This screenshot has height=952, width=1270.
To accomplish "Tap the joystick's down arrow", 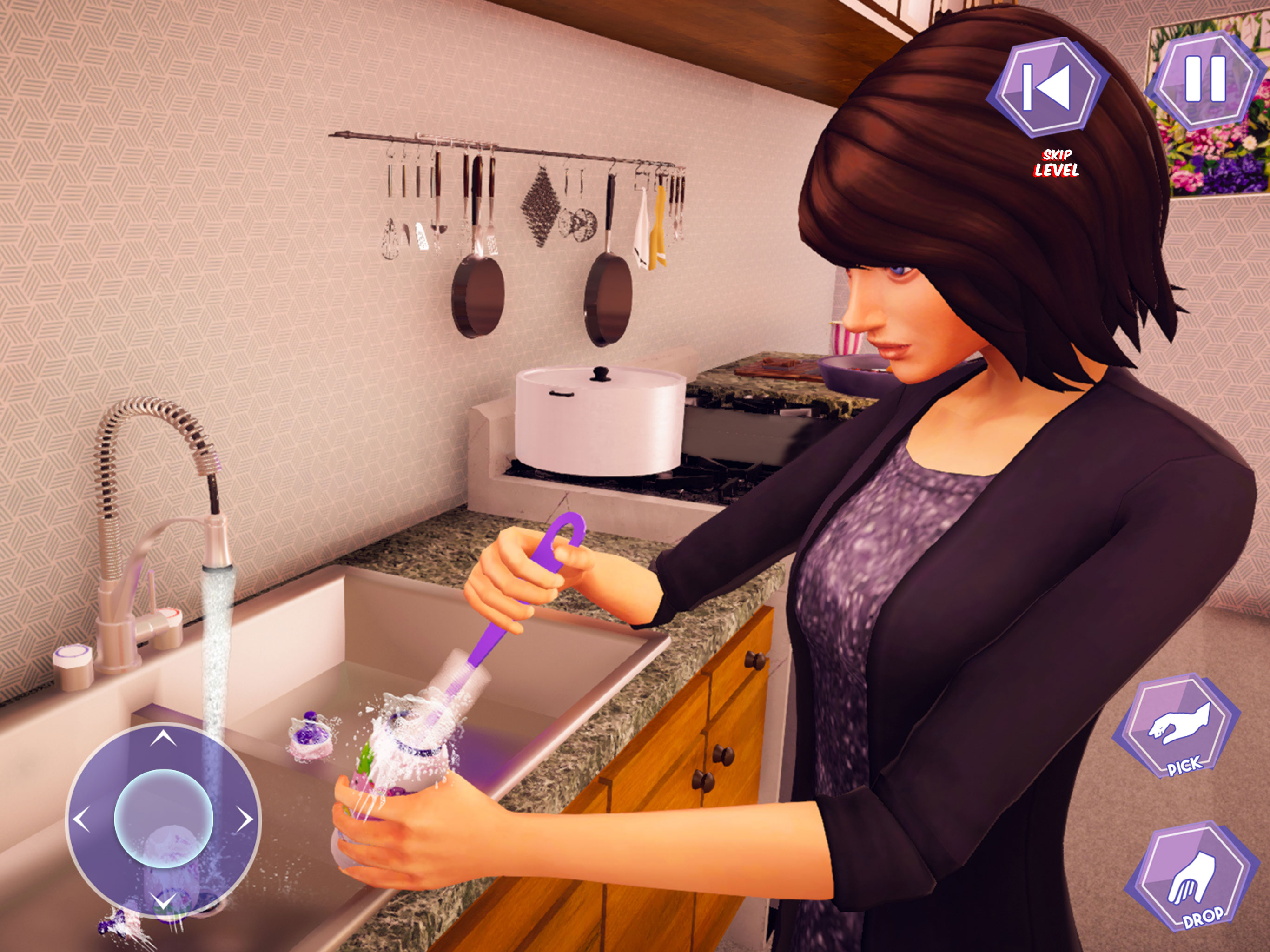I will point(164,900).
